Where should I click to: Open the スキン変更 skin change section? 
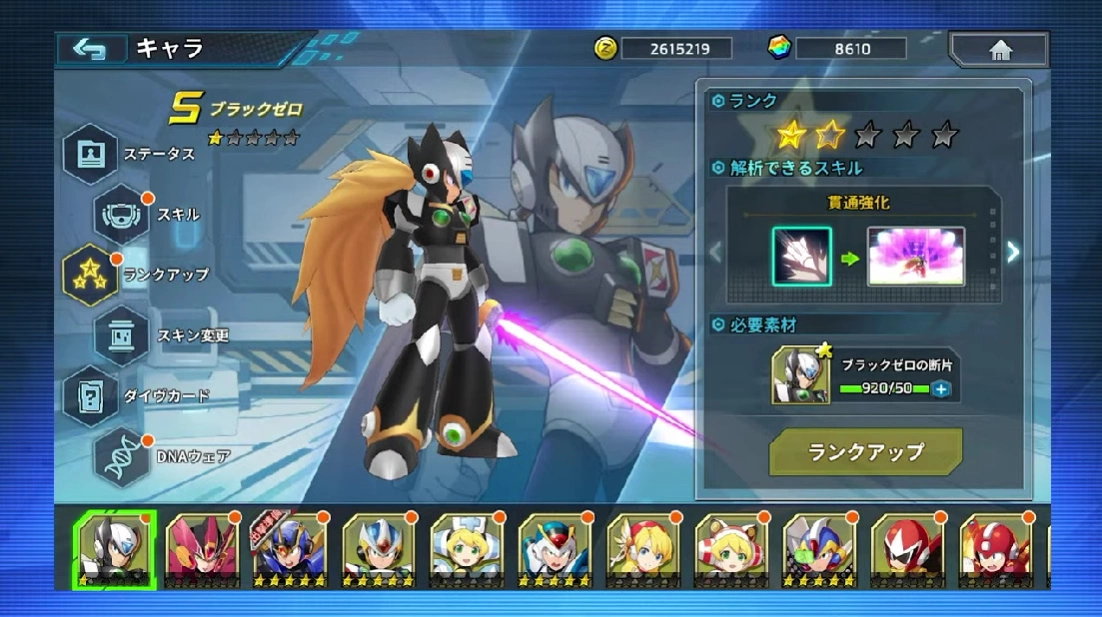(x=122, y=335)
